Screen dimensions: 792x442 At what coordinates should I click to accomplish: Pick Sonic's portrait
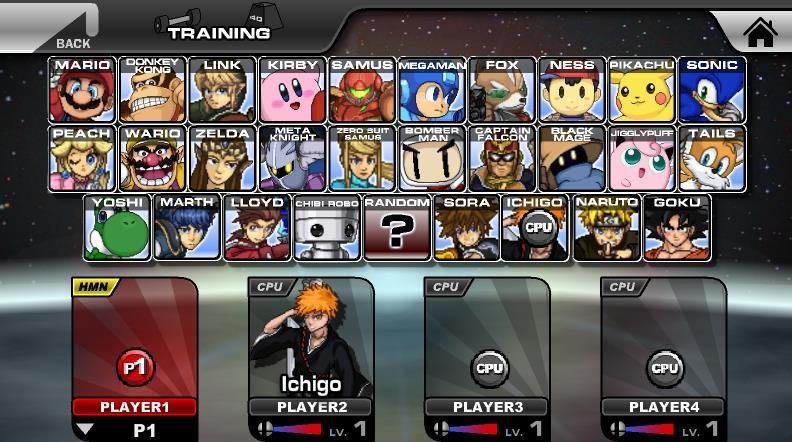click(x=712, y=90)
